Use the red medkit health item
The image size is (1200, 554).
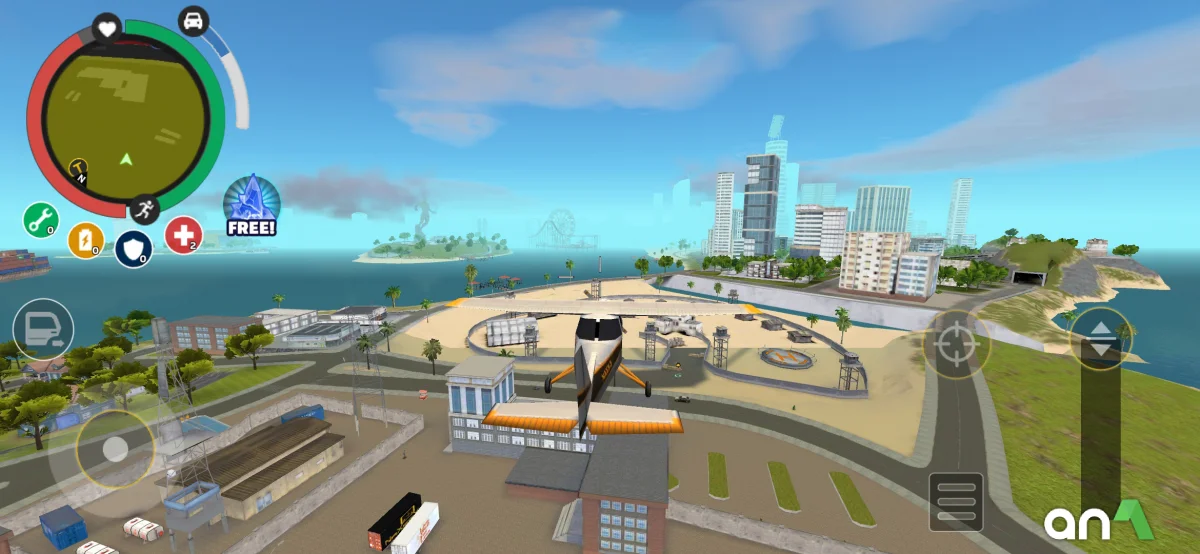click(x=183, y=234)
